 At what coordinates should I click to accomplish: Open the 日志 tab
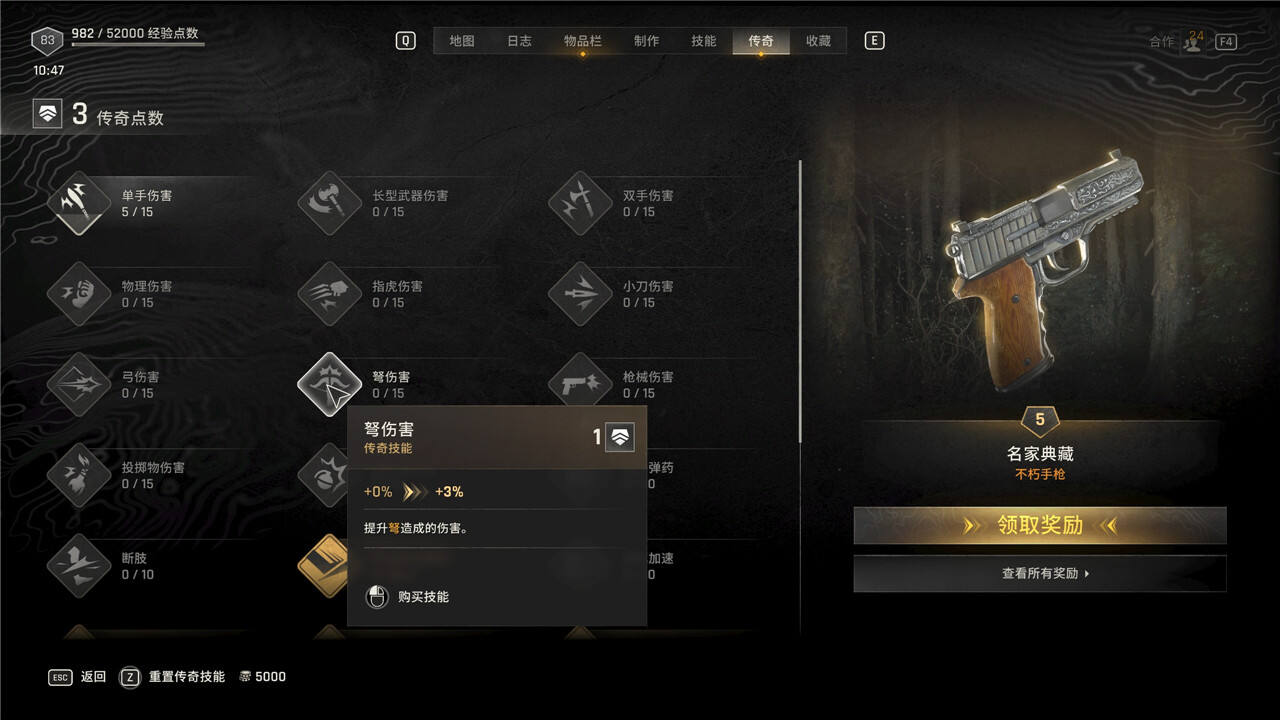(x=519, y=41)
